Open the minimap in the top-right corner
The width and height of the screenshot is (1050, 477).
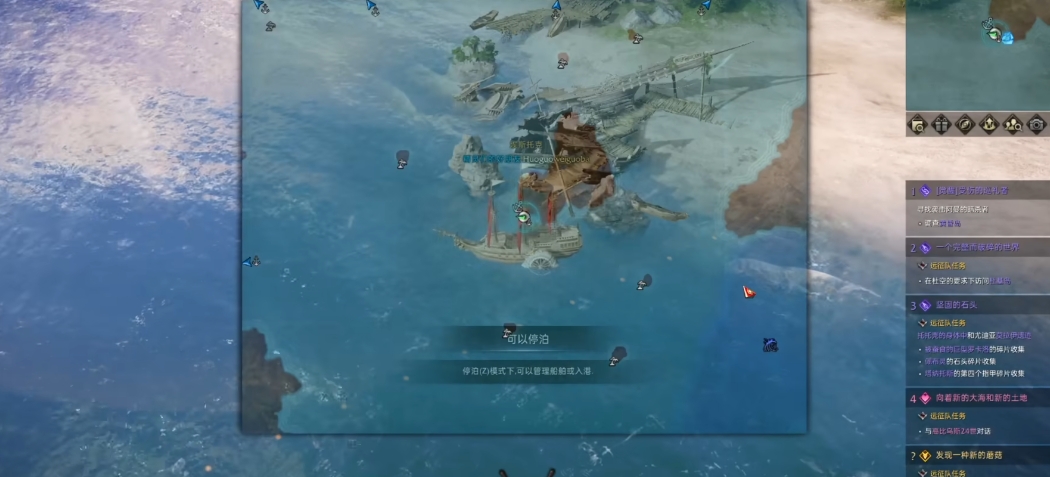click(x=977, y=55)
